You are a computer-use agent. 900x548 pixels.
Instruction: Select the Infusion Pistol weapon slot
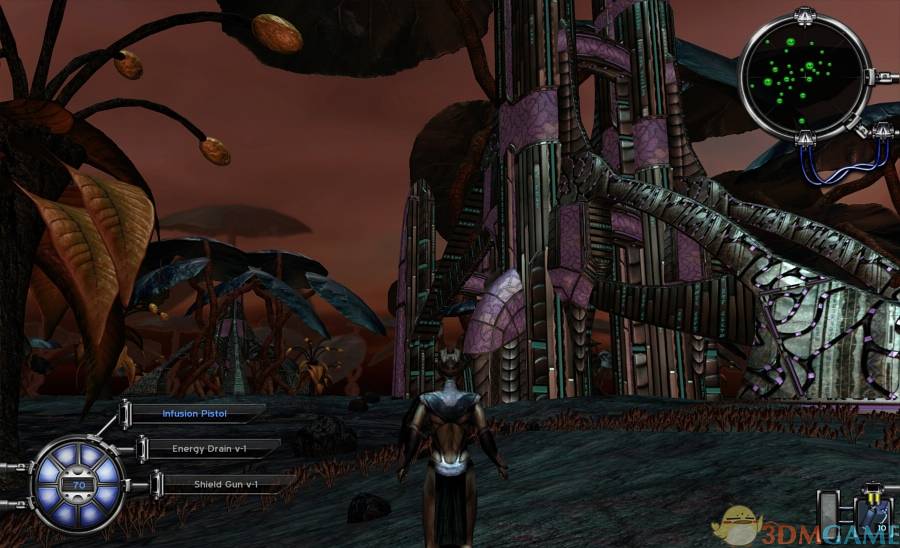point(196,413)
